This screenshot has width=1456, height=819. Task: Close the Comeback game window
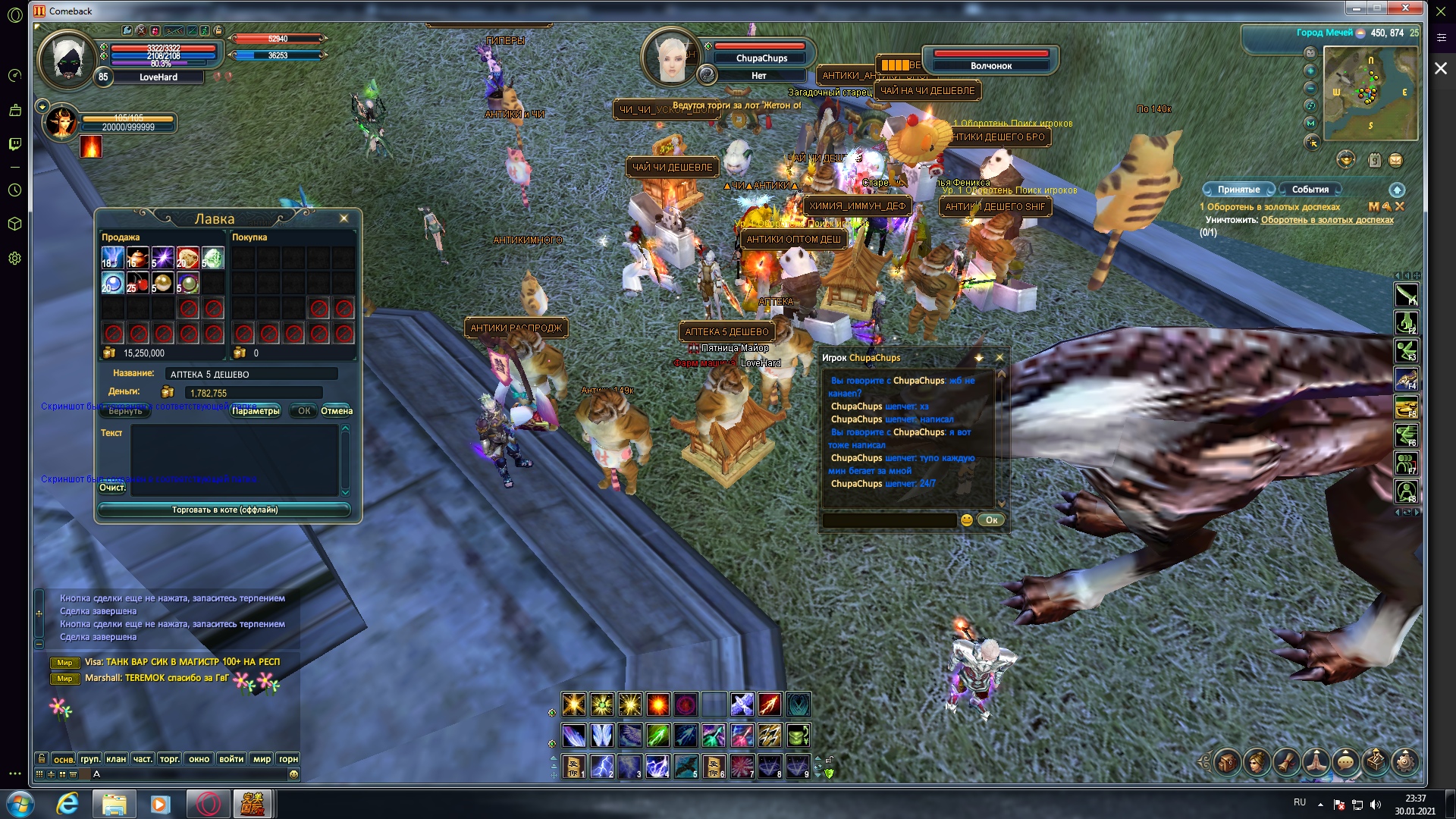(1405, 8)
